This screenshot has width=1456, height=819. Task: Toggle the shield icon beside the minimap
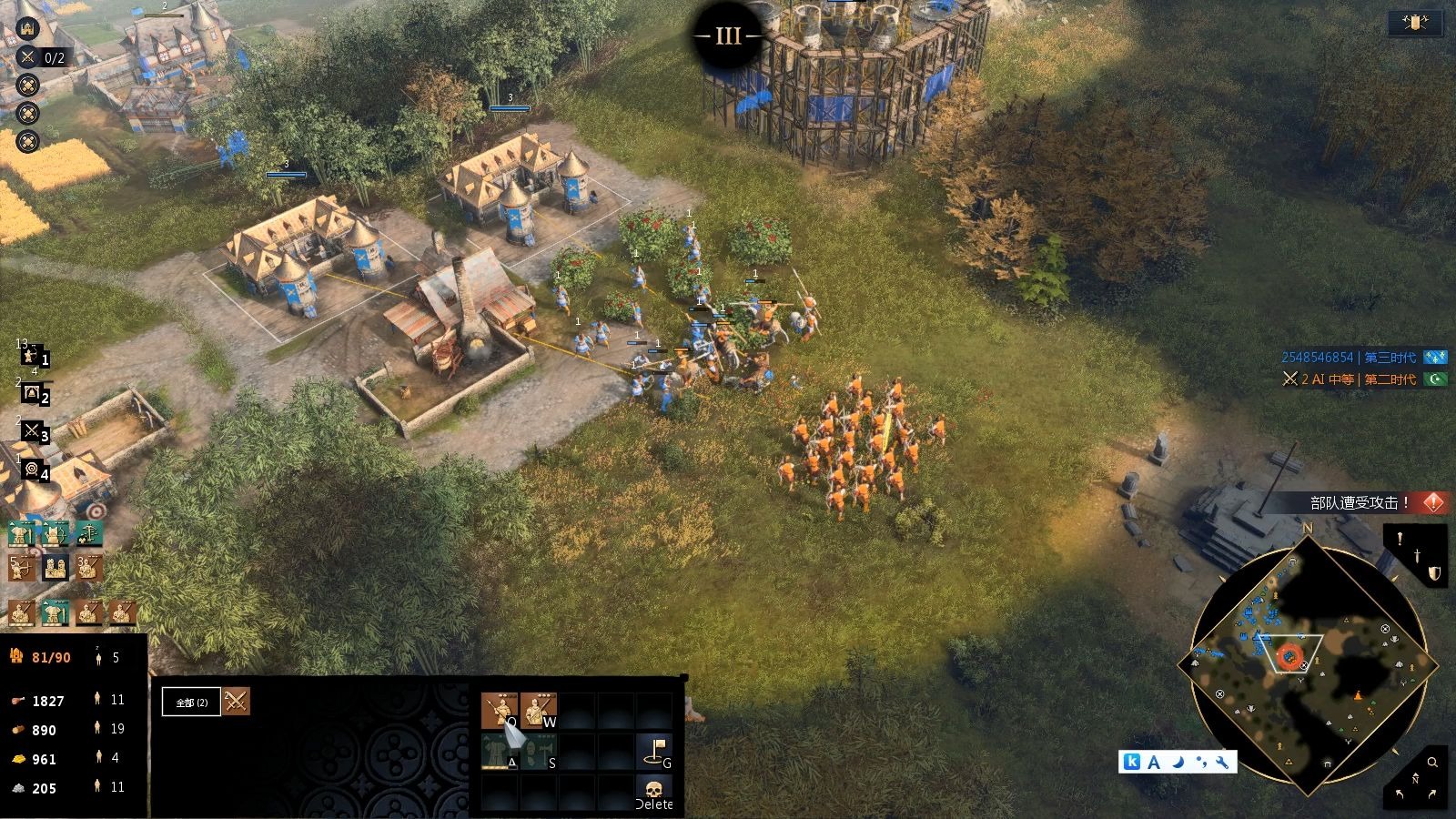tap(1433, 573)
